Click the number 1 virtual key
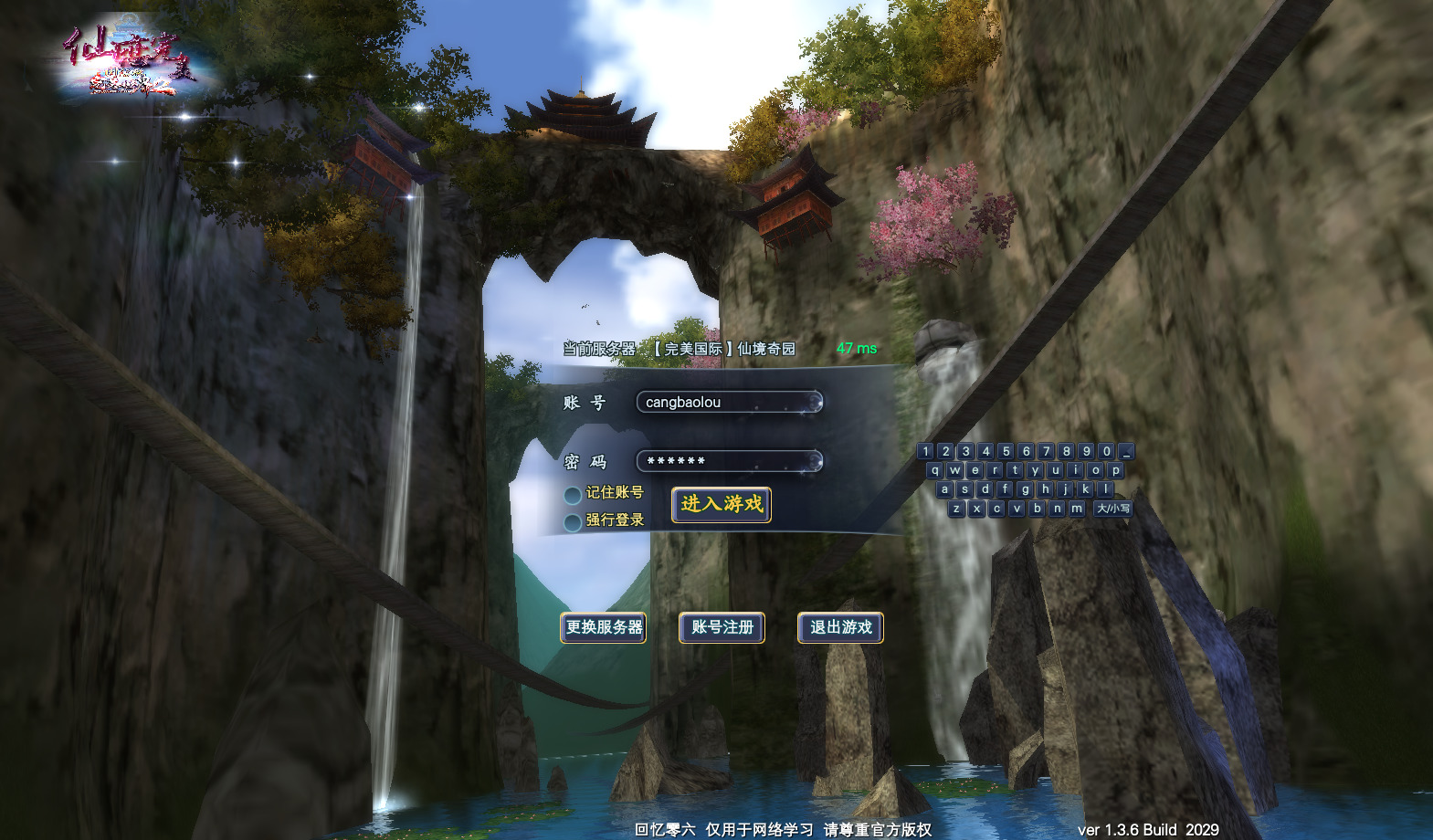This screenshot has height=840, width=1433. [x=925, y=451]
